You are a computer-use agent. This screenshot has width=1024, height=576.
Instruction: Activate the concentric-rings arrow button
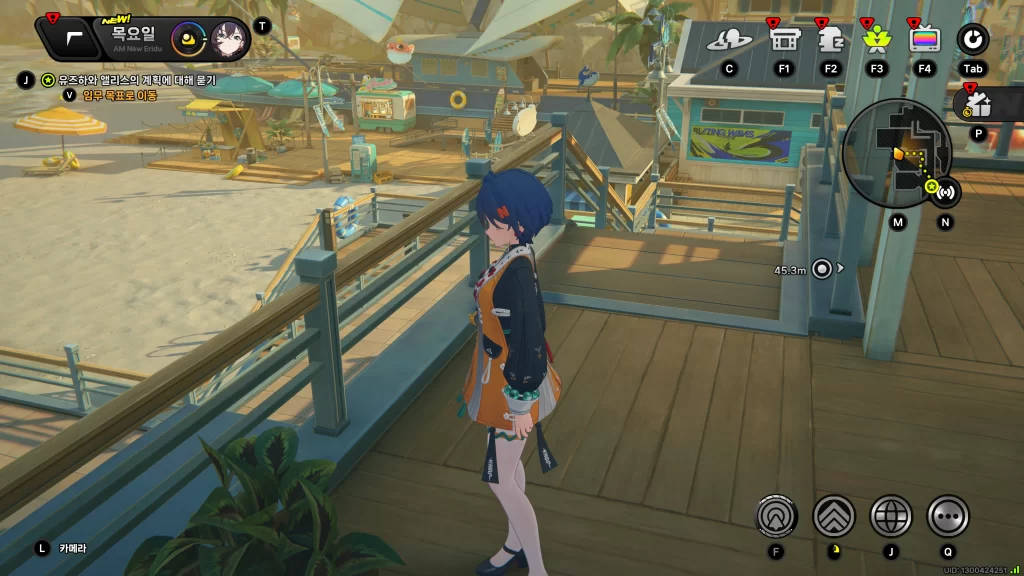pyautogui.click(x=776, y=516)
